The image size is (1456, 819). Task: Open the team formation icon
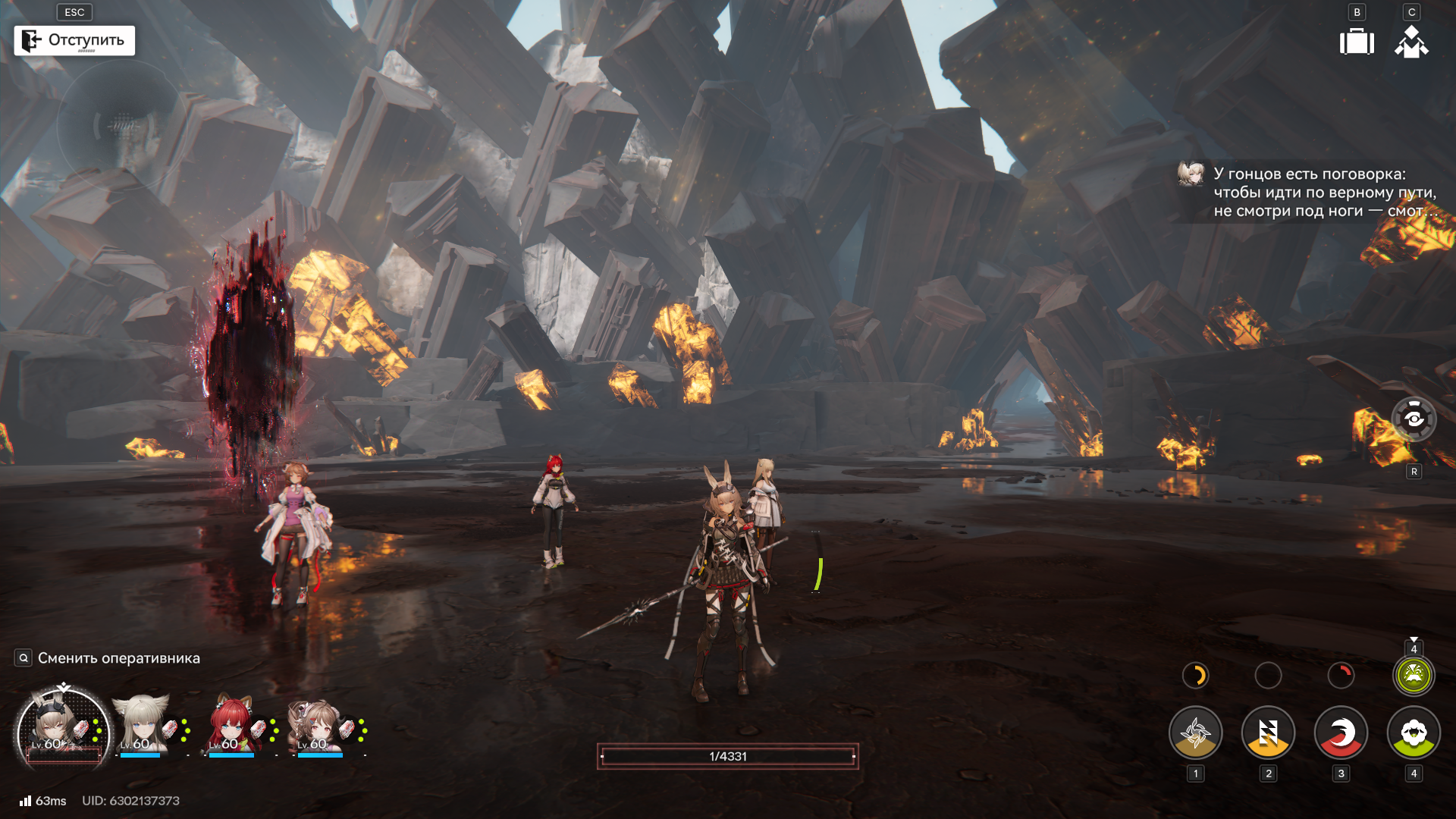[1411, 42]
